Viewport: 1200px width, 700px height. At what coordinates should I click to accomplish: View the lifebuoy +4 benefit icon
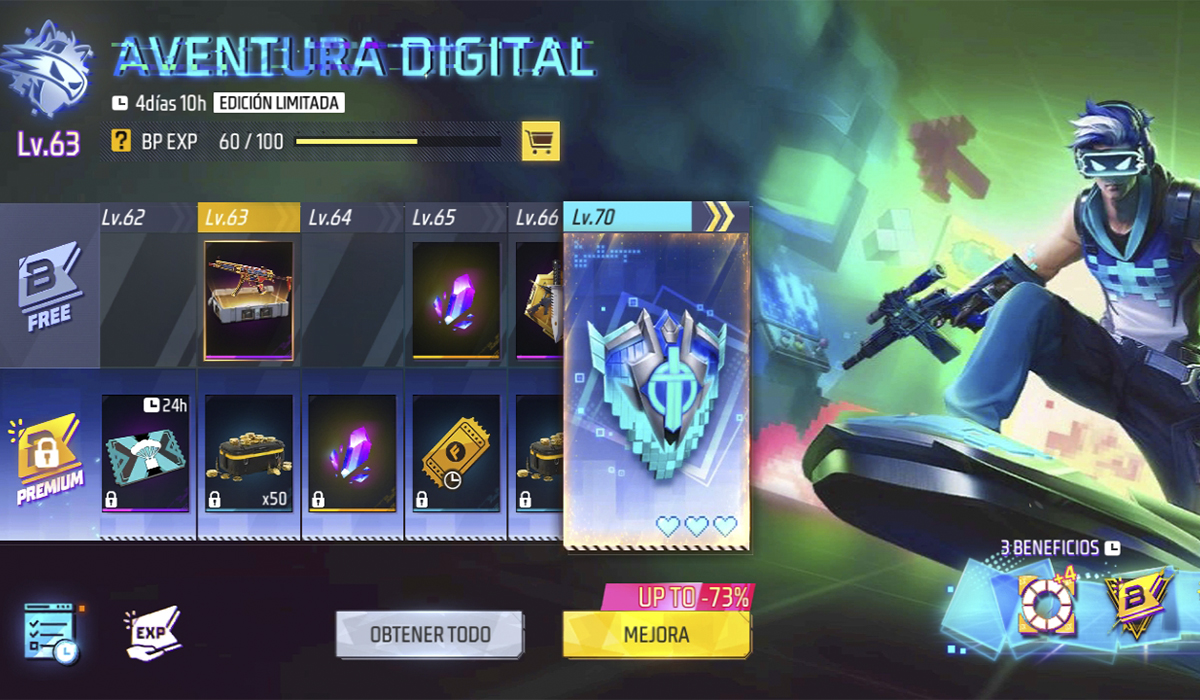coord(1046,603)
